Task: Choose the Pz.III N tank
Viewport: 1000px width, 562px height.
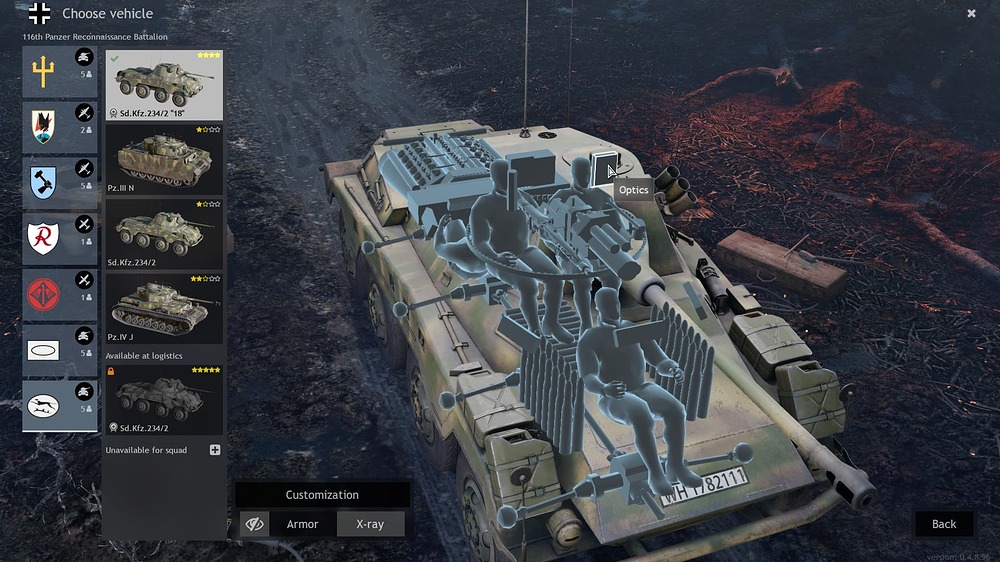Action: [x=164, y=160]
